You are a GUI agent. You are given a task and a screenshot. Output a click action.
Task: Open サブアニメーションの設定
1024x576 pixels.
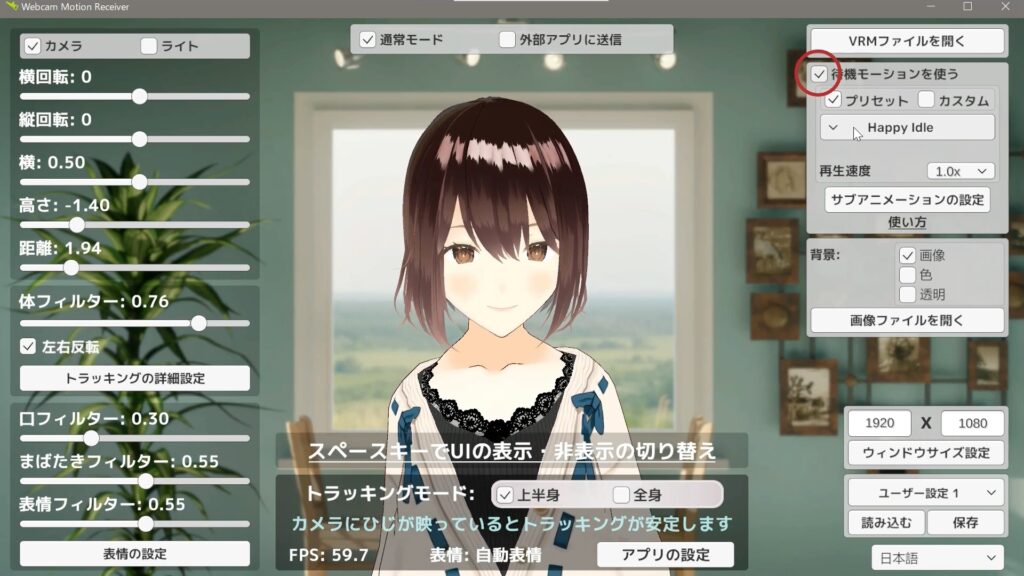point(907,198)
